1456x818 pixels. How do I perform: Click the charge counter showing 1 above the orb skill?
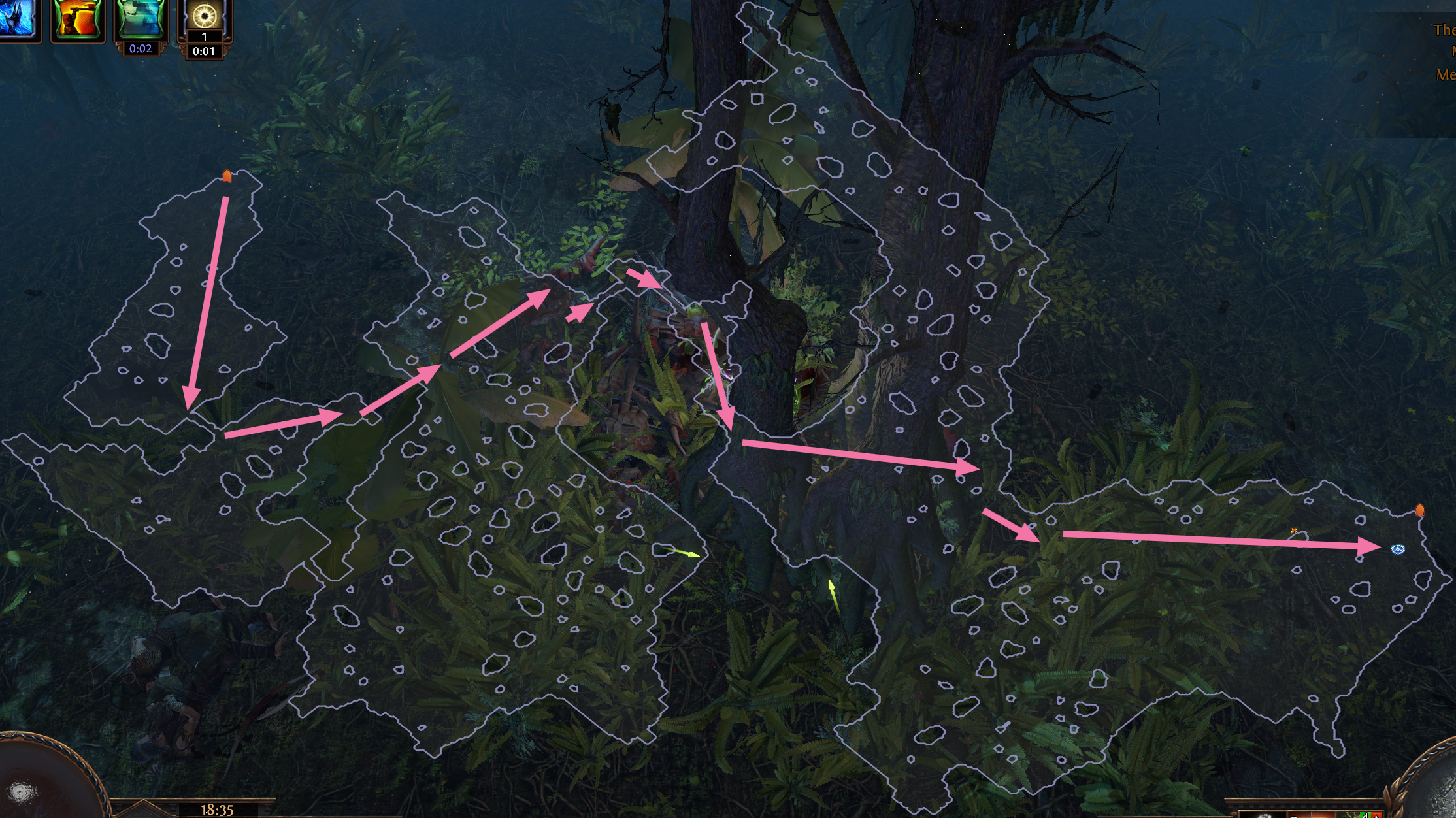pos(207,37)
